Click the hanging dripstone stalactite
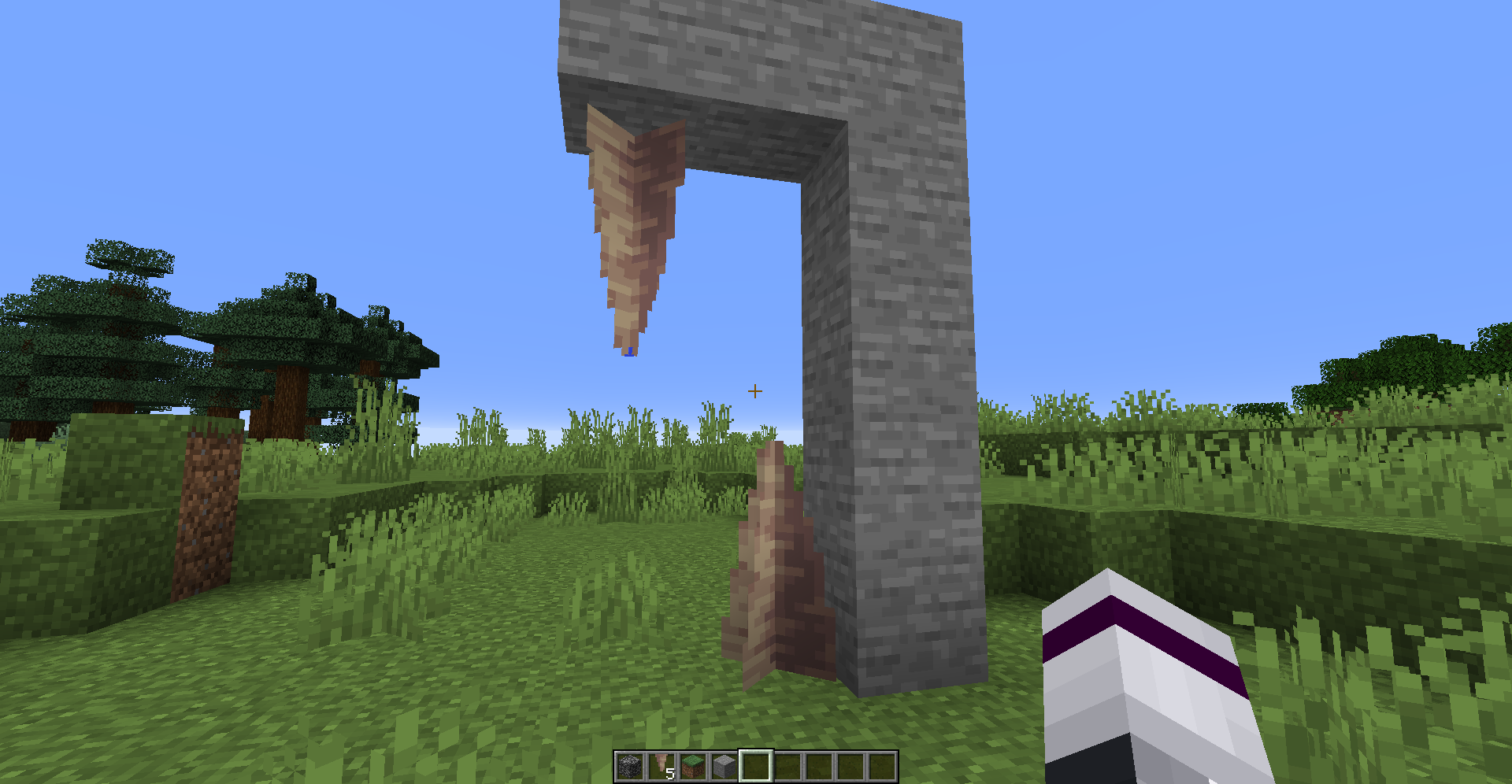 [x=630, y=220]
